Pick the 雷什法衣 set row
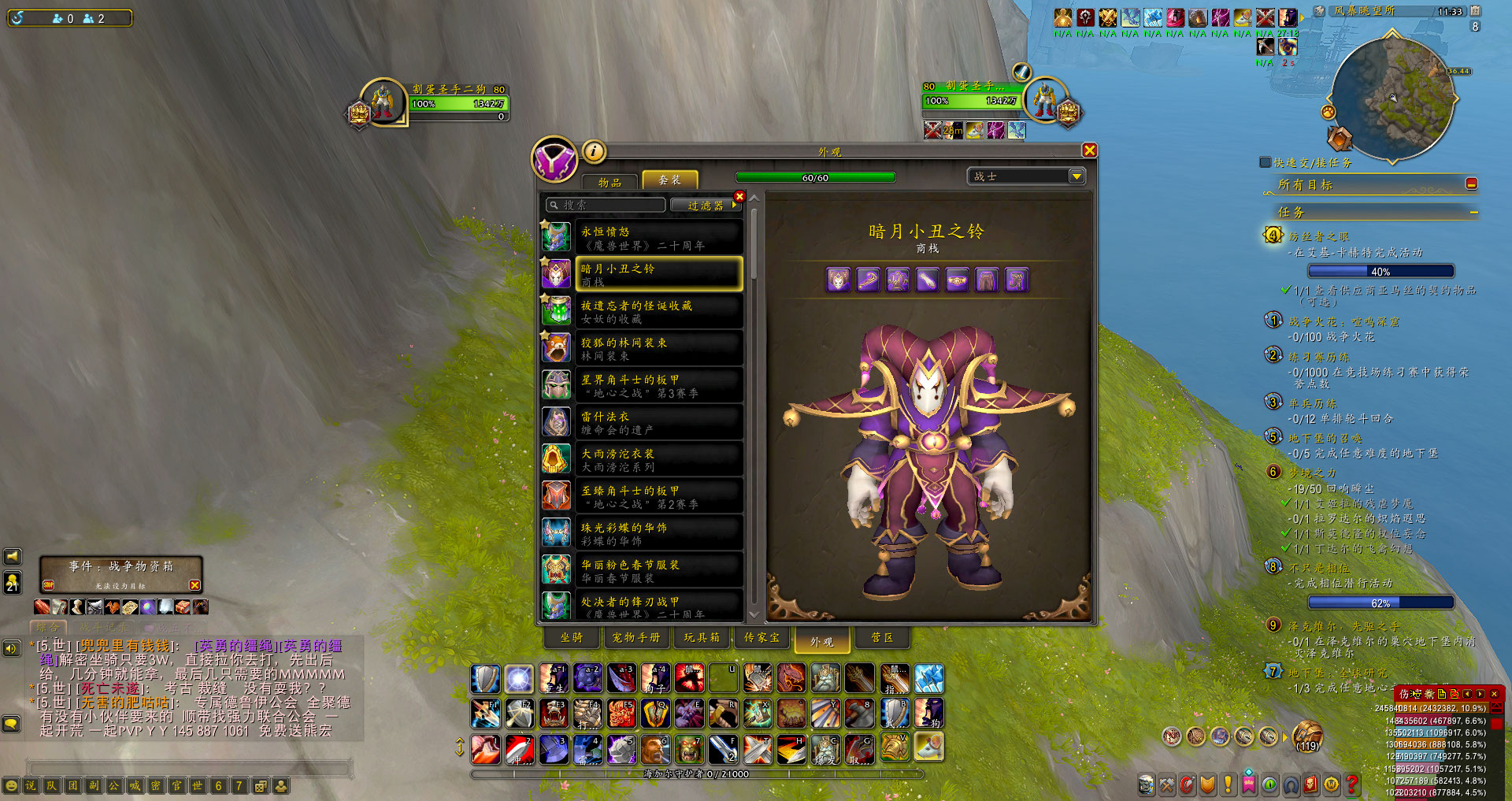This screenshot has width=1512, height=801. tap(658, 423)
